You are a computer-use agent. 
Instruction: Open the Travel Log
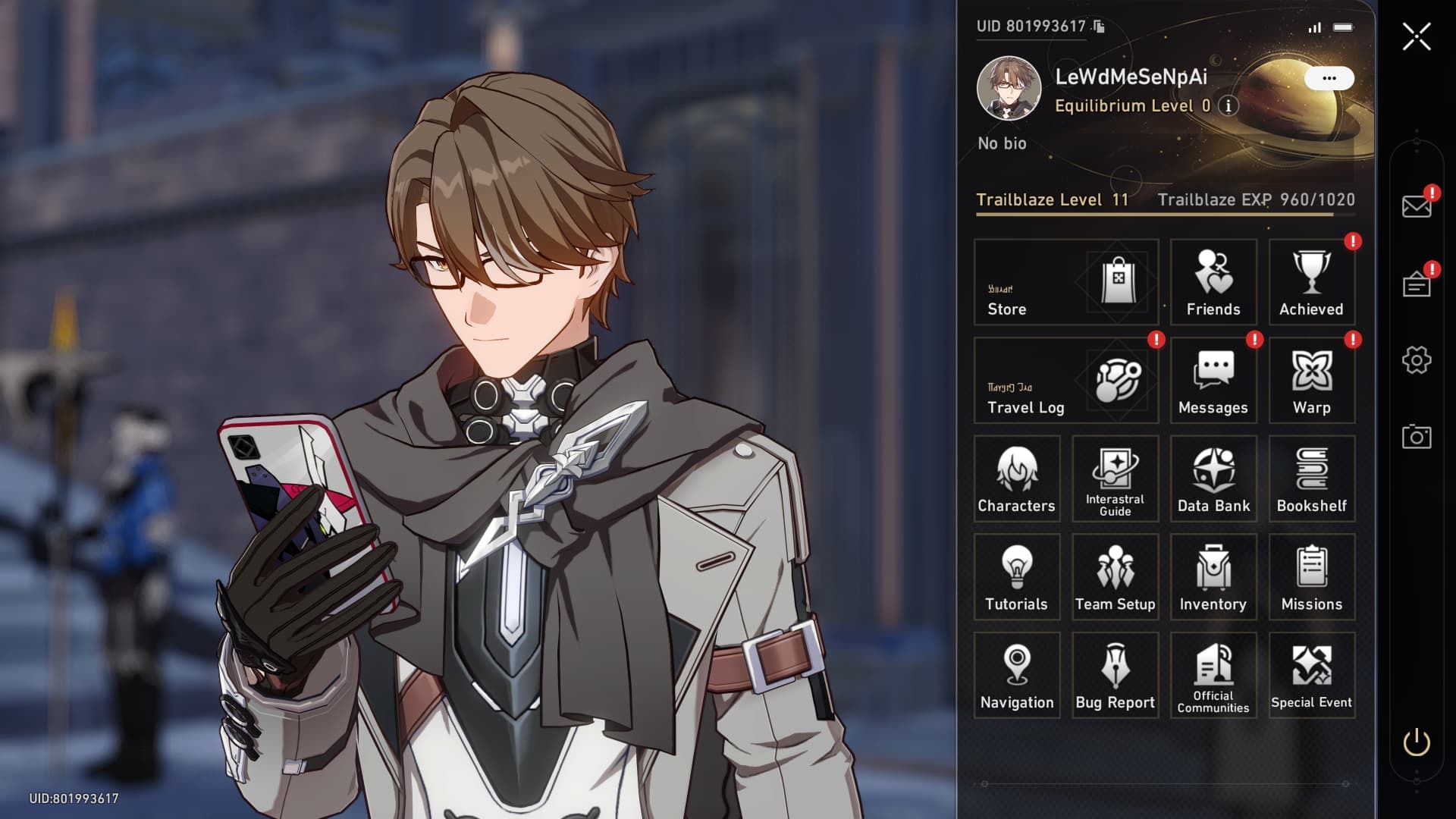click(1065, 381)
